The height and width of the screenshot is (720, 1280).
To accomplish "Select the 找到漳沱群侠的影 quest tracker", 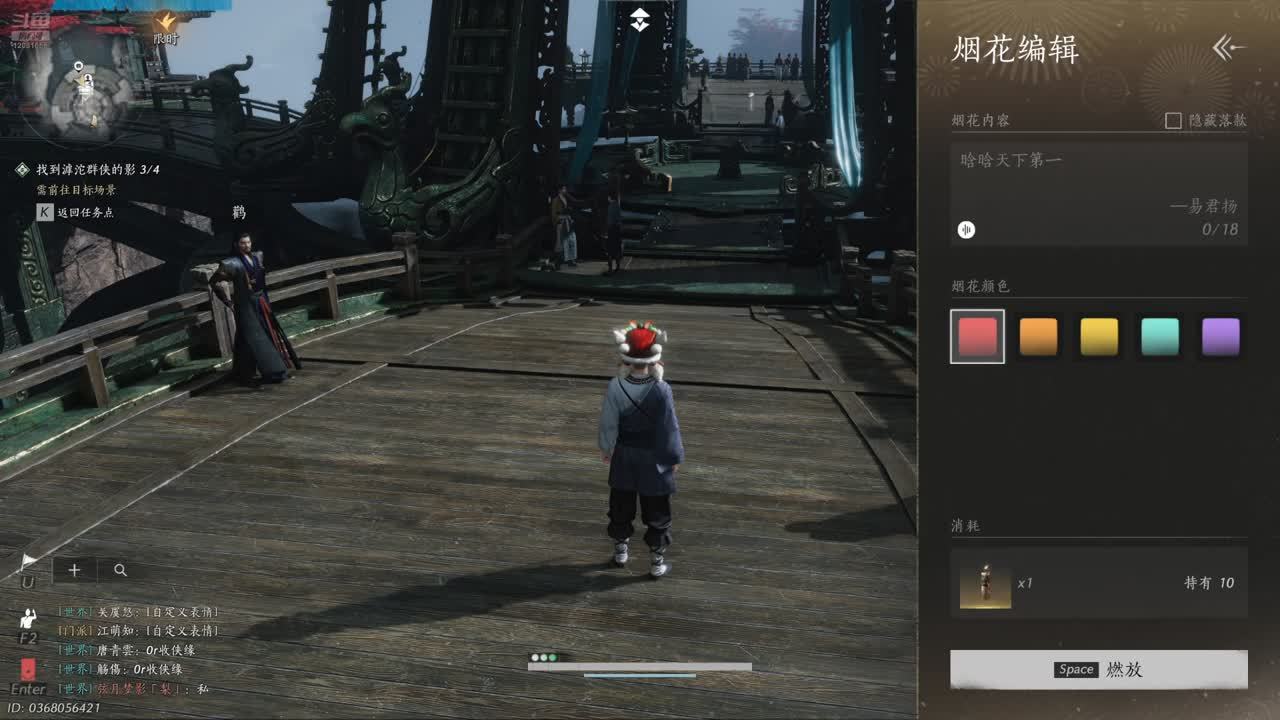I will [97, 170].
